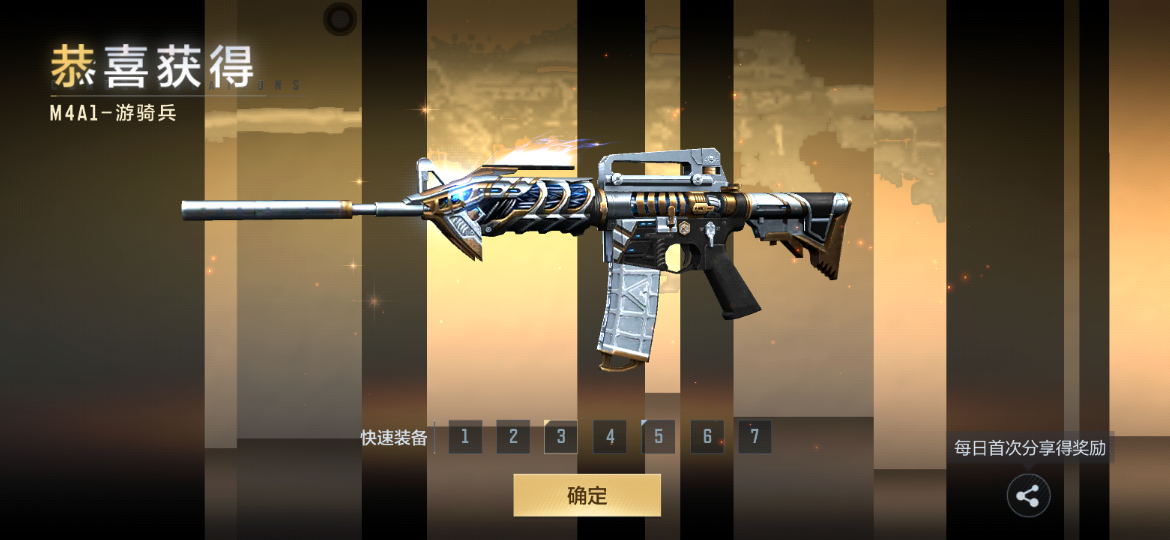Viewport: 1170px width, 540px height.
Task: Confirm the reward with the 确定 button
Action: pos(587,495)
